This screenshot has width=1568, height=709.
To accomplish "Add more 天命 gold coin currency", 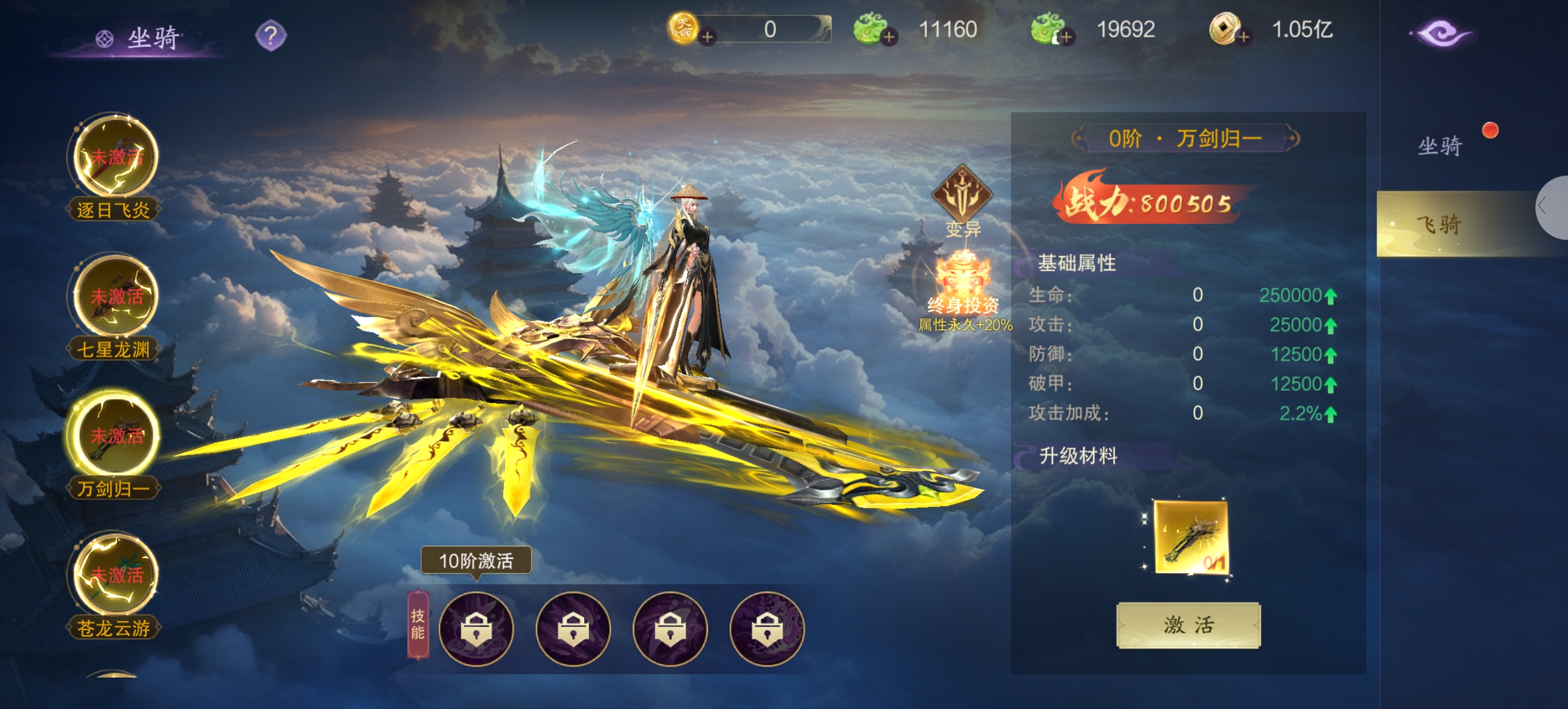I will pos(708,37).
